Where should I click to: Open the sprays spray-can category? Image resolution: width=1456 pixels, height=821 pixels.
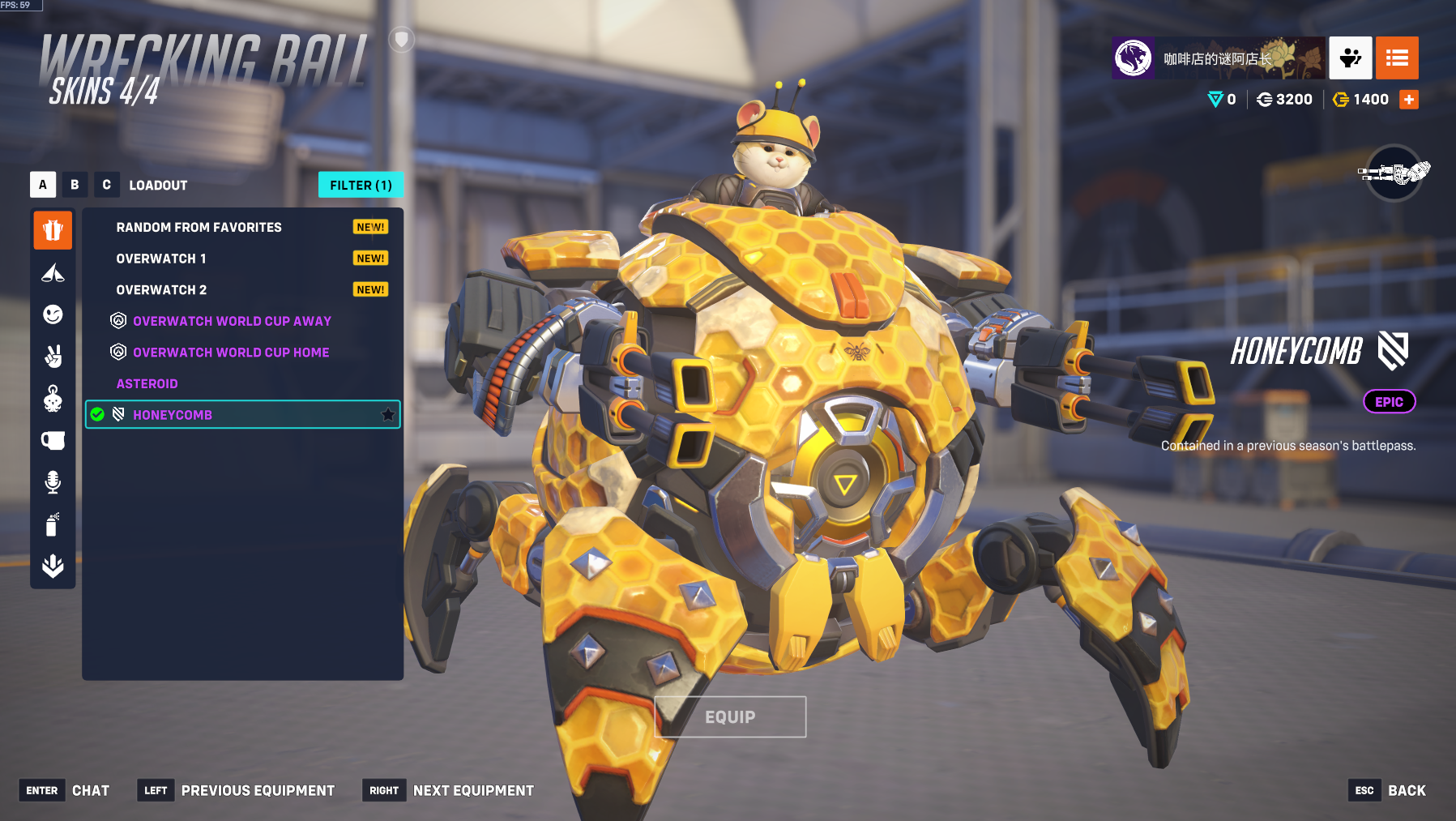coord(53,524)
